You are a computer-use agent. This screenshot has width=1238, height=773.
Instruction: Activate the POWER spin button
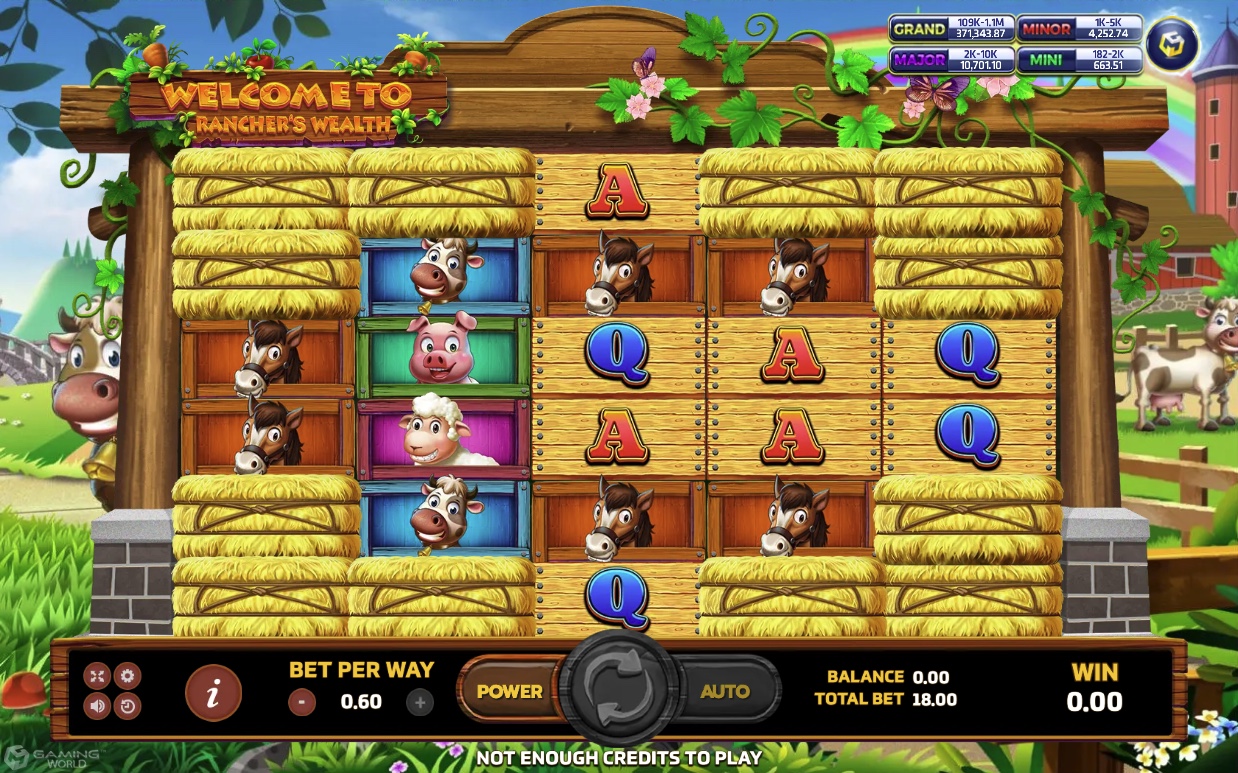coord(509,691)
